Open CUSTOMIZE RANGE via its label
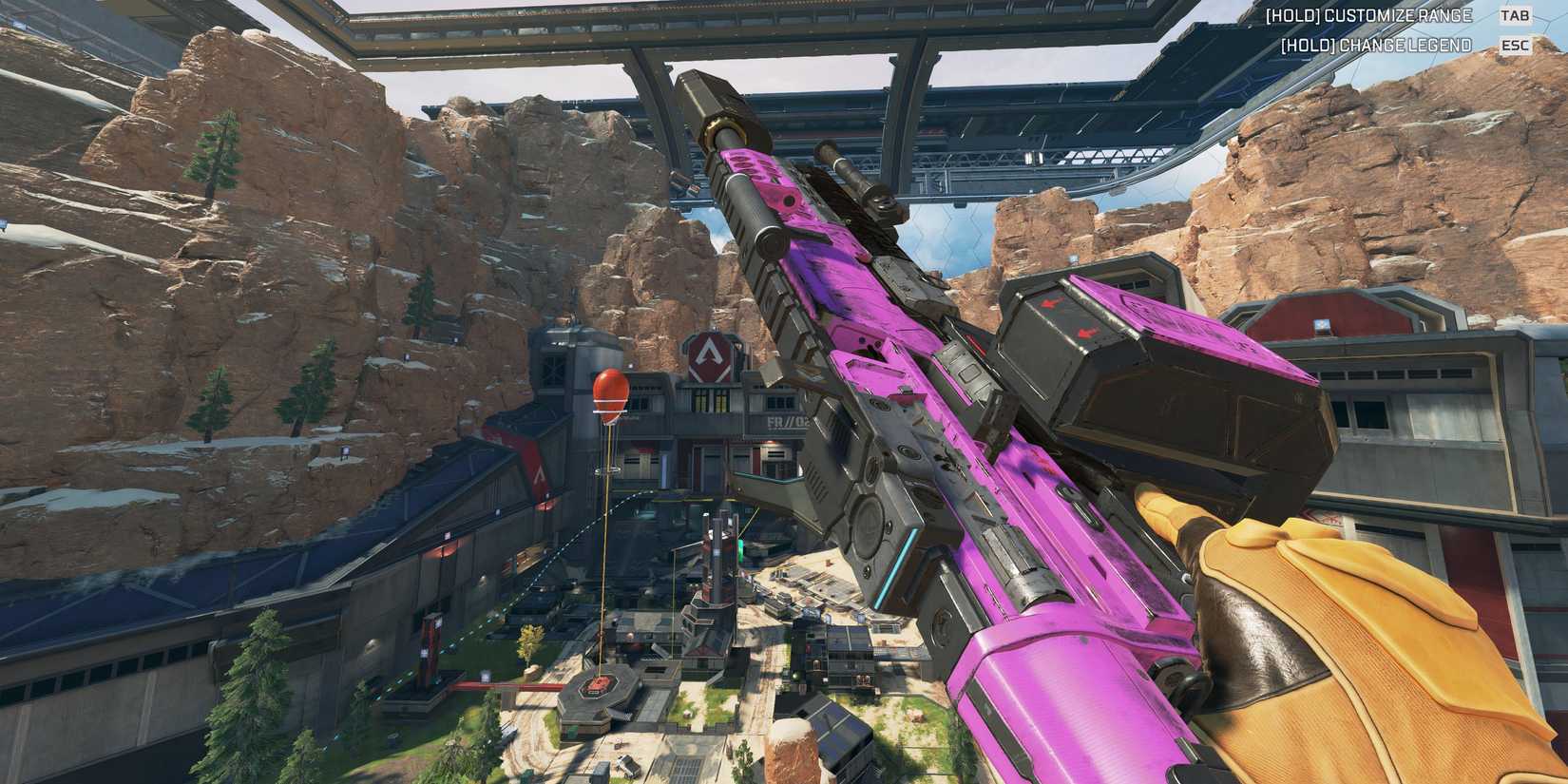This screenshot has width=1568, height=784. (1368, 15)
